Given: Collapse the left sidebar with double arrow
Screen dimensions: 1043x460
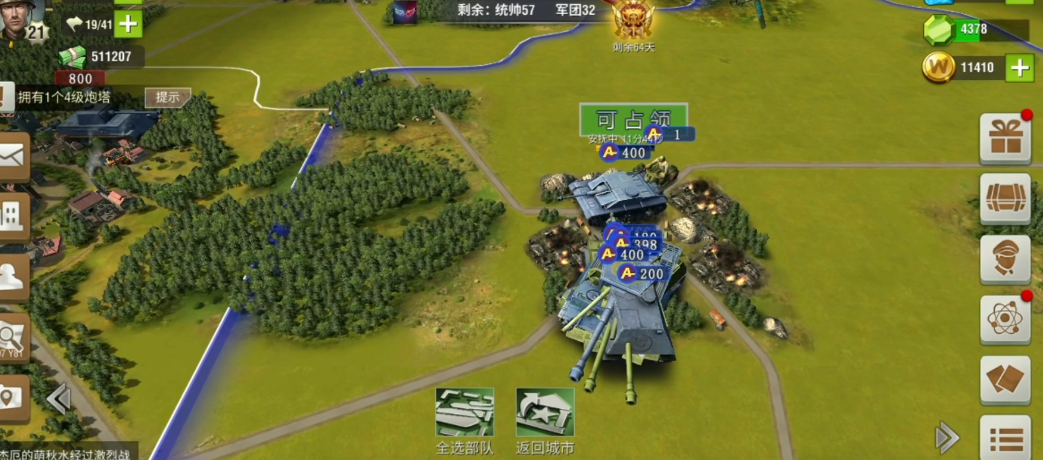Looking at the screenshot, I should pos(58,401).
